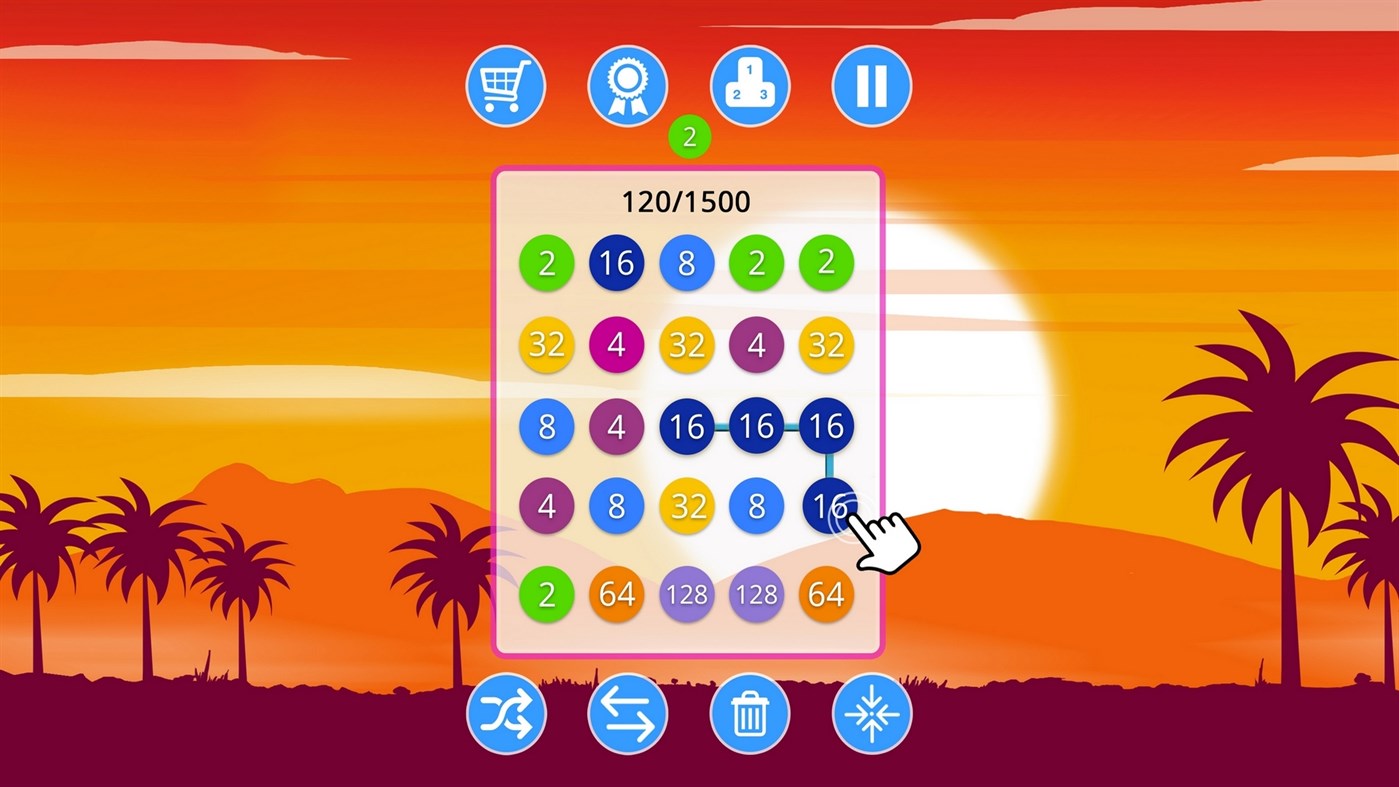Use the swap arrows power-up
The width and height of the screenshot is (1399, 787).
627,712
